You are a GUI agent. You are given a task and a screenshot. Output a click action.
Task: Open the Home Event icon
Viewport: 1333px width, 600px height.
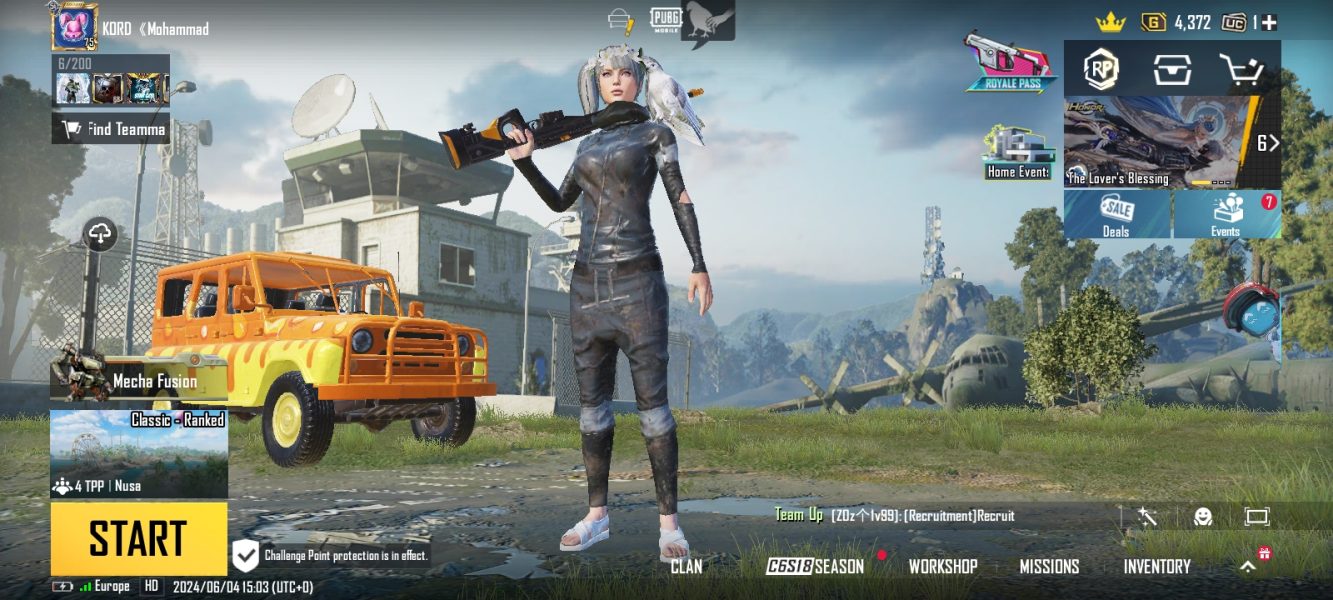pos(1016,153)
